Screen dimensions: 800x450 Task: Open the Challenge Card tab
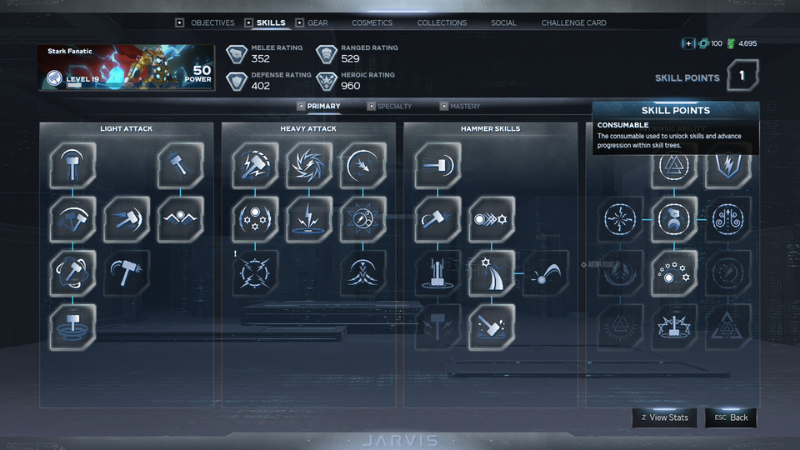(x=574, y=23)
